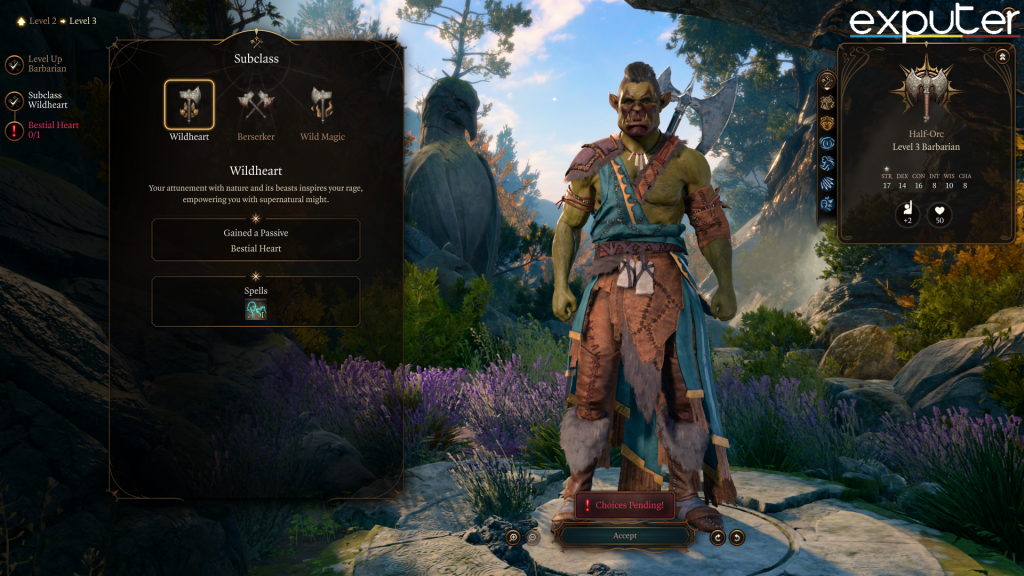Rotate the character clockwise
The width and height of the screenshot is (1024, 576).
(717, 537)
